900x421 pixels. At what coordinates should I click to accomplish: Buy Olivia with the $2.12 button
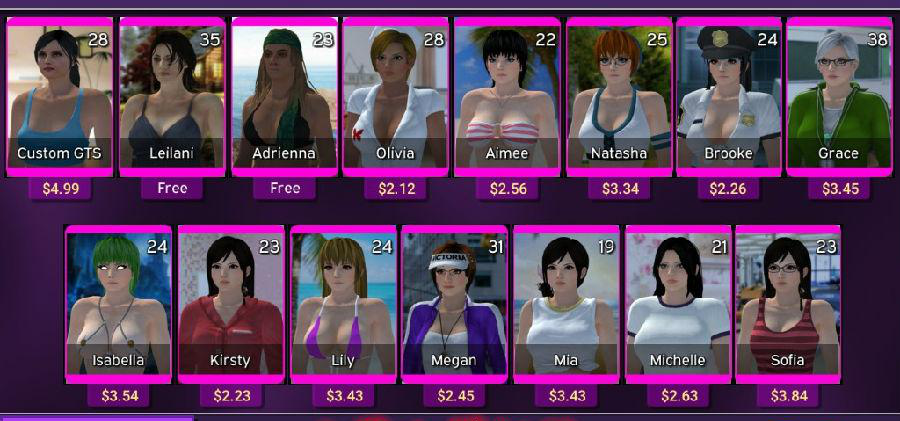396,188
